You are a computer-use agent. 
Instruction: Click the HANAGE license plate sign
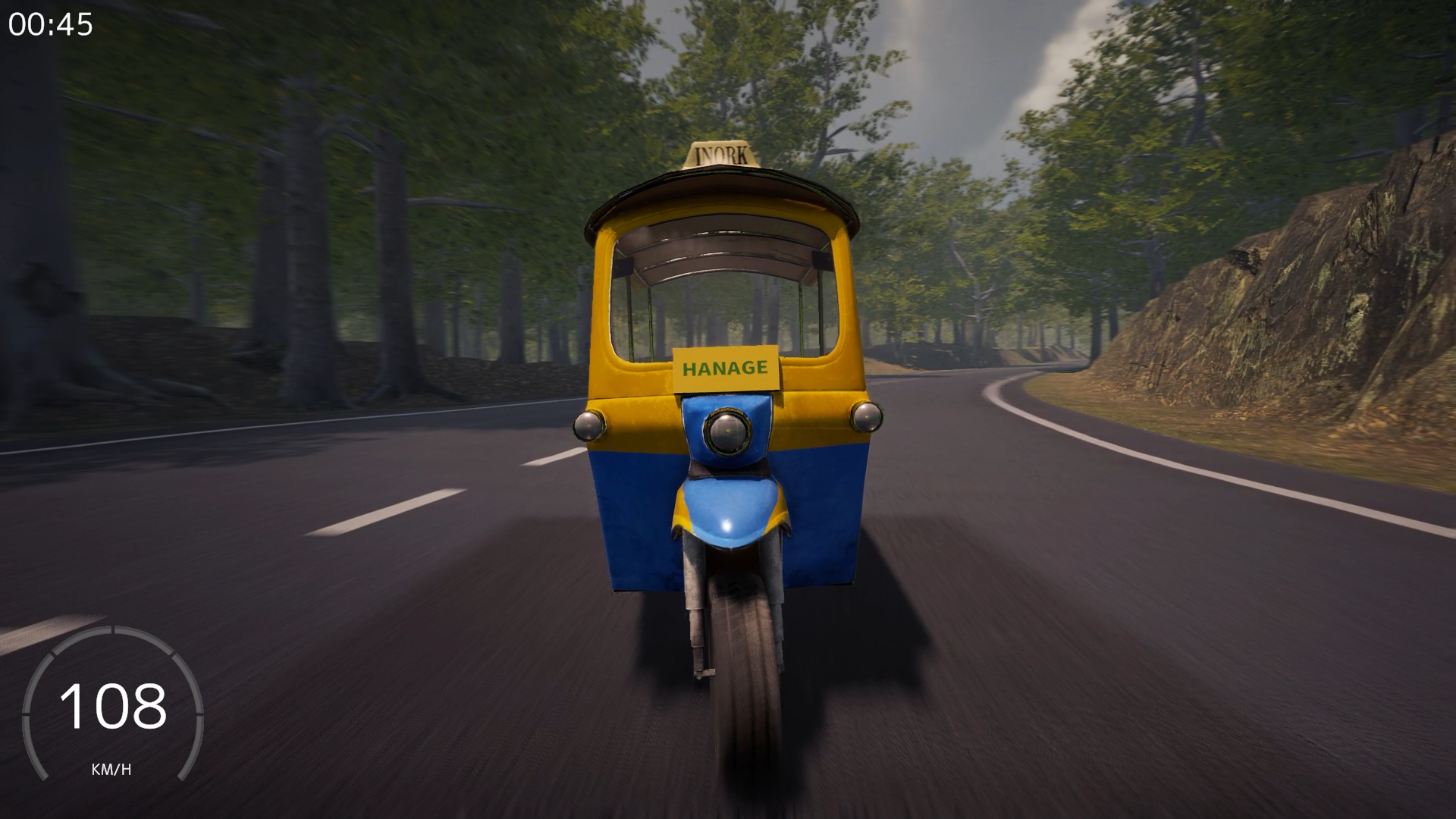pos(726,369)
